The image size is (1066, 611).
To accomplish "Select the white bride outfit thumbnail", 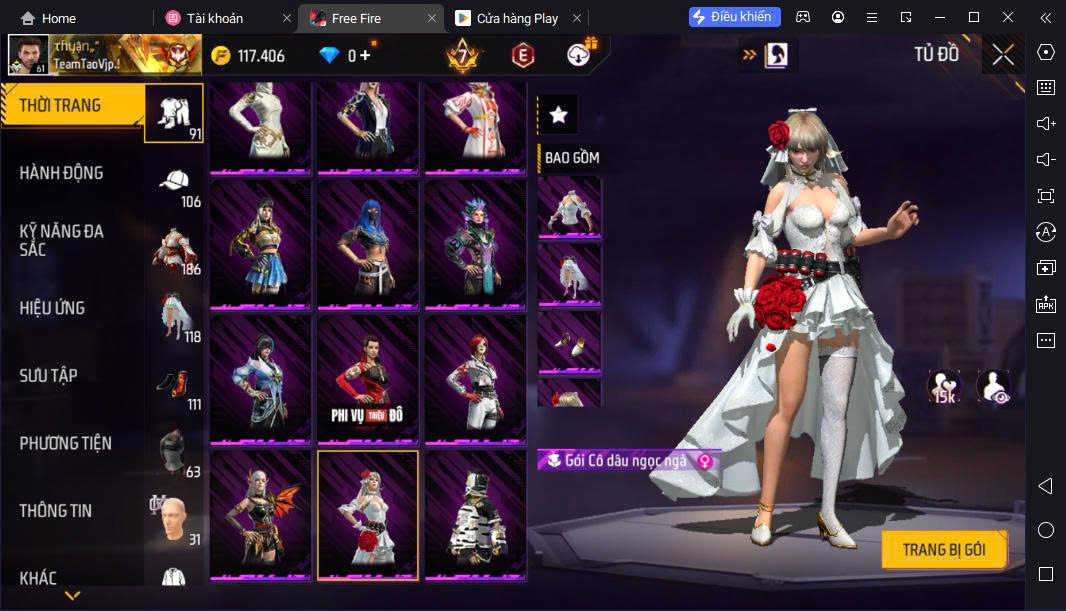I will tap(367, 514).
